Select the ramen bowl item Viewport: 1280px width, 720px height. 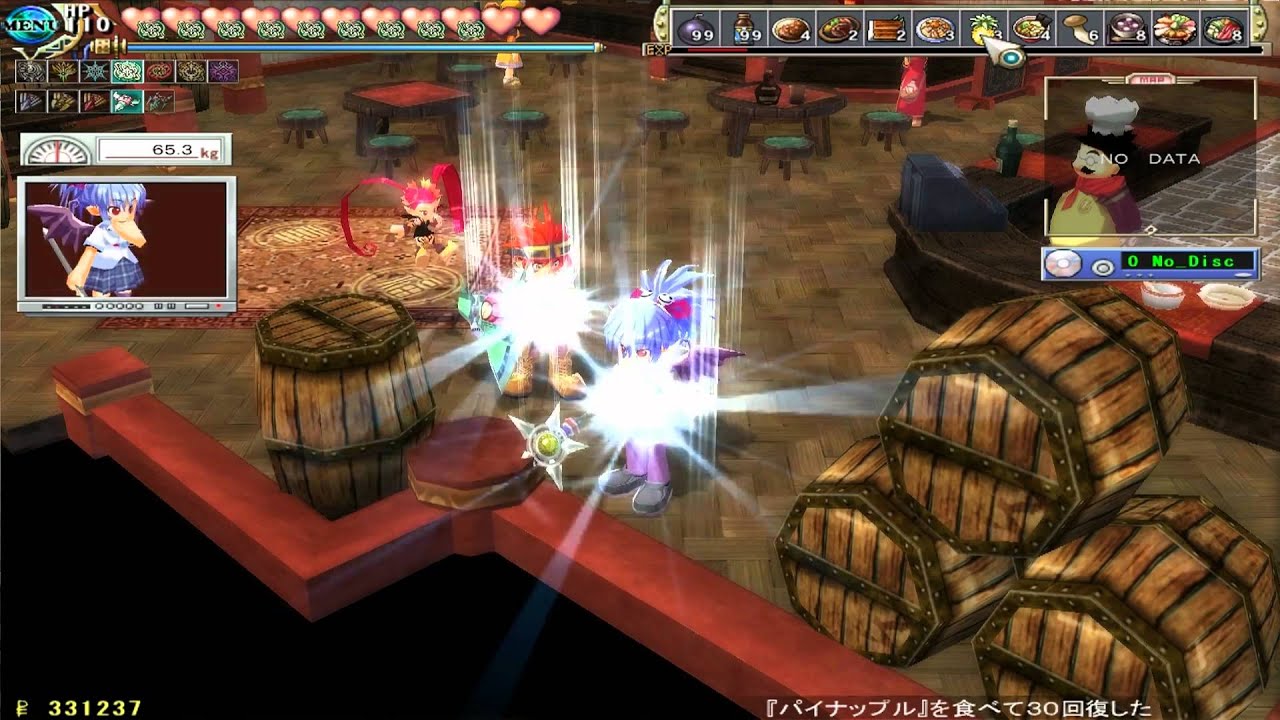pyautogui.click(x=1031, y=29)
